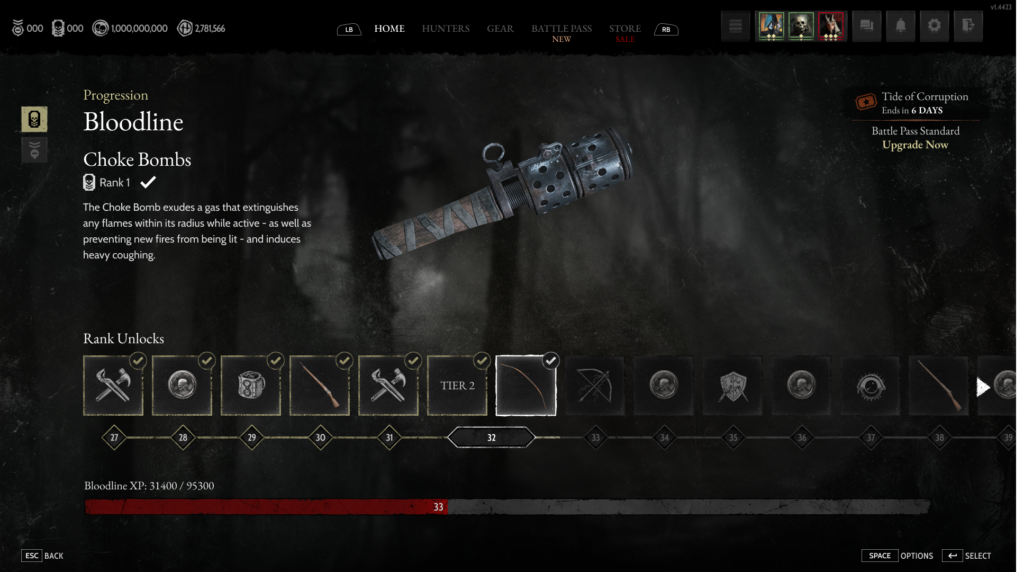Open the Hunters tab
Viewport: 1024px width, 572px height.
(x=445, y=28)
